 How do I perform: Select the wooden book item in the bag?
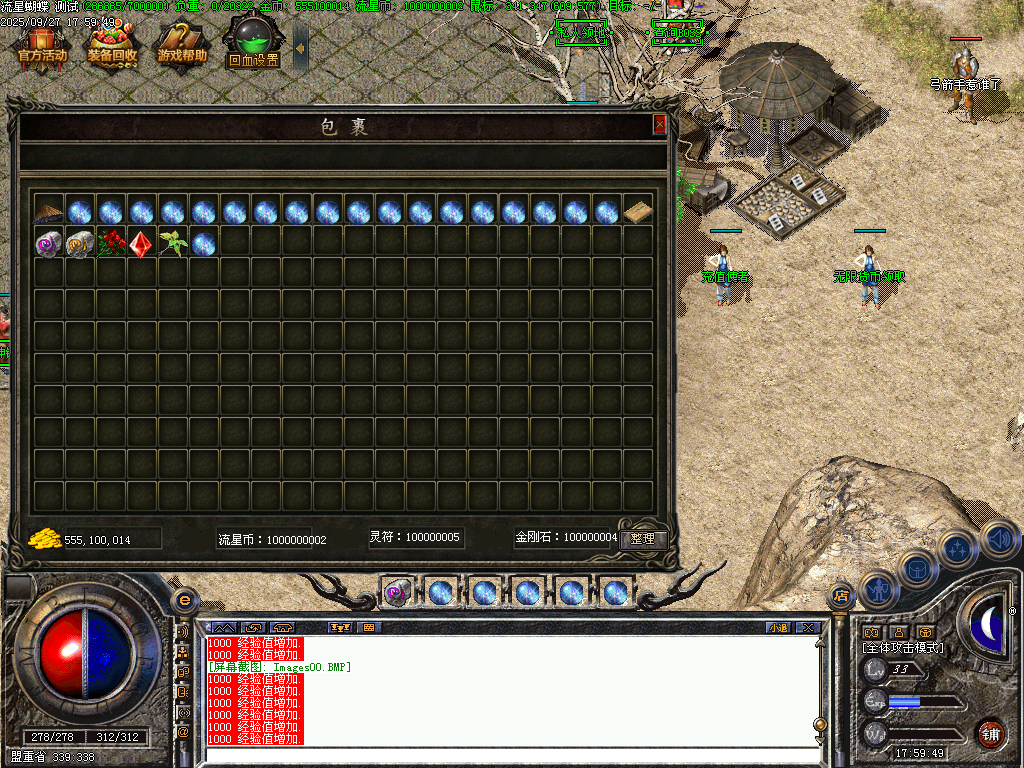click(x=638, y=212)
